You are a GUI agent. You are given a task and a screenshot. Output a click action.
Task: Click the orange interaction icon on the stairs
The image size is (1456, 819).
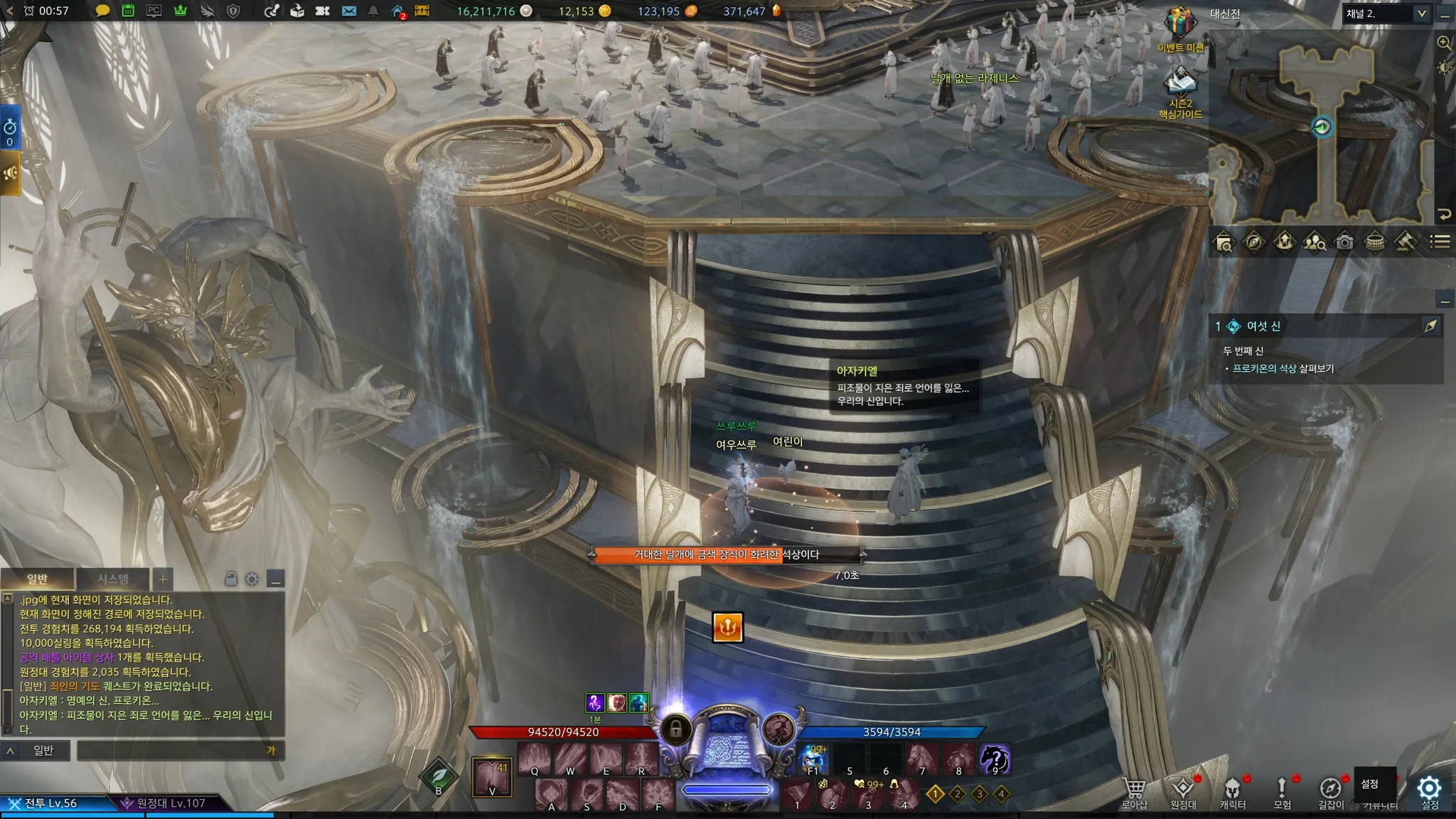coord(727,627)
